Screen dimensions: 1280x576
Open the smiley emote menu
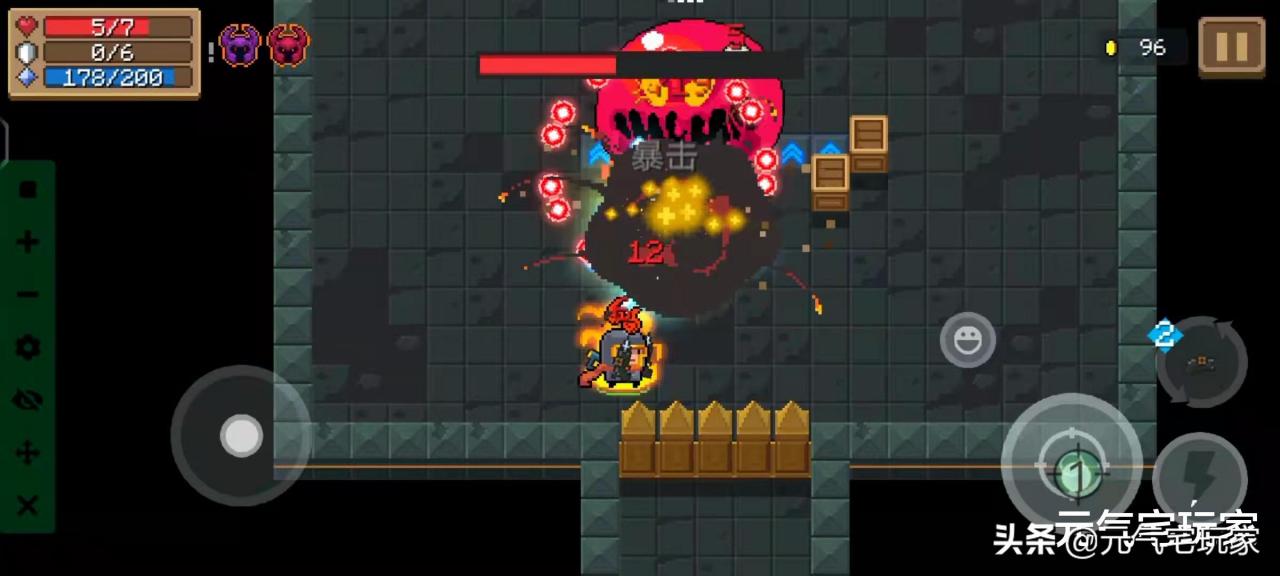[x=967, y=340]
